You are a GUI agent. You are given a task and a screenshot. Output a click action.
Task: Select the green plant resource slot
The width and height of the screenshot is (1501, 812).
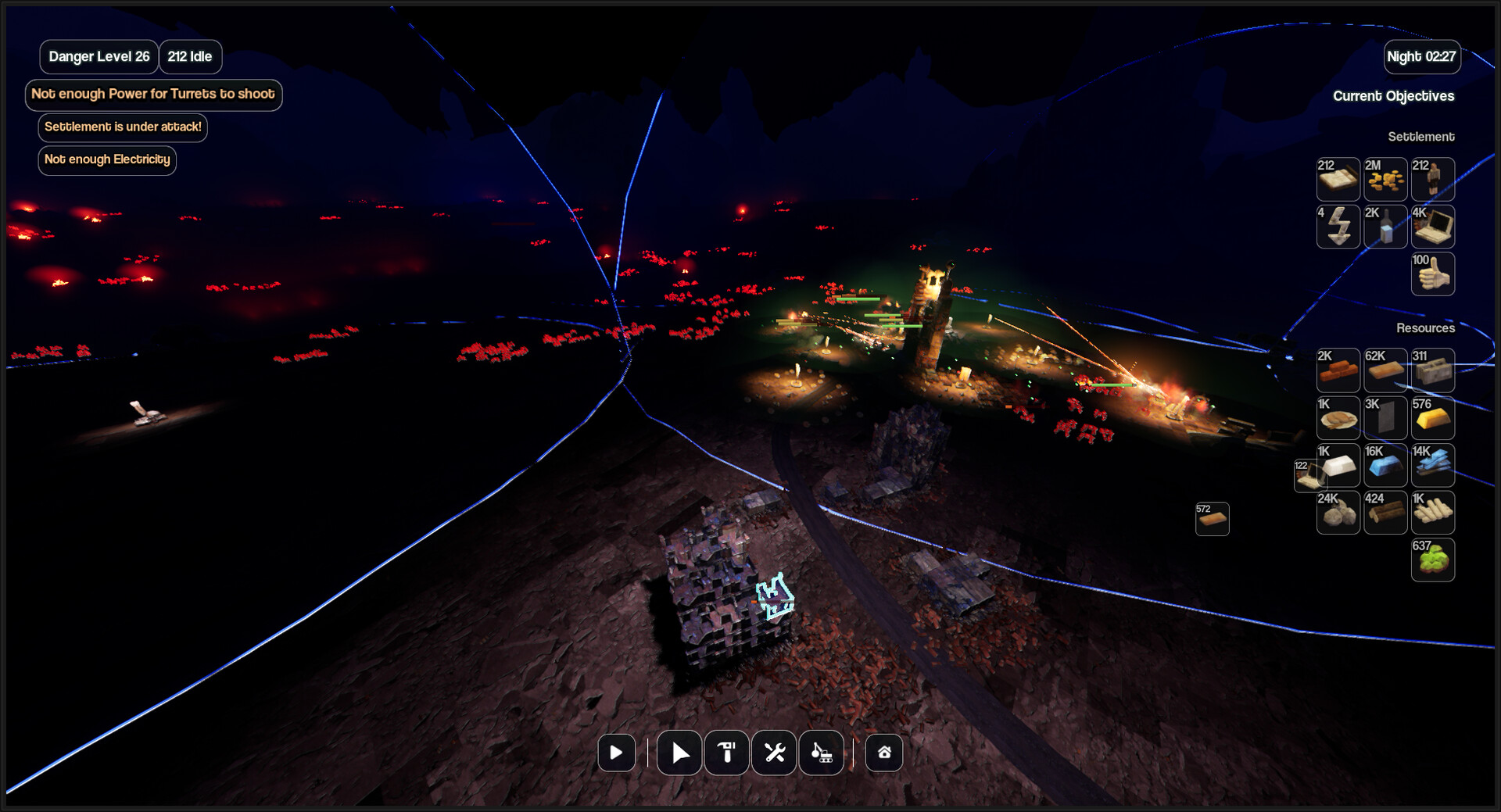point(1432,560)
